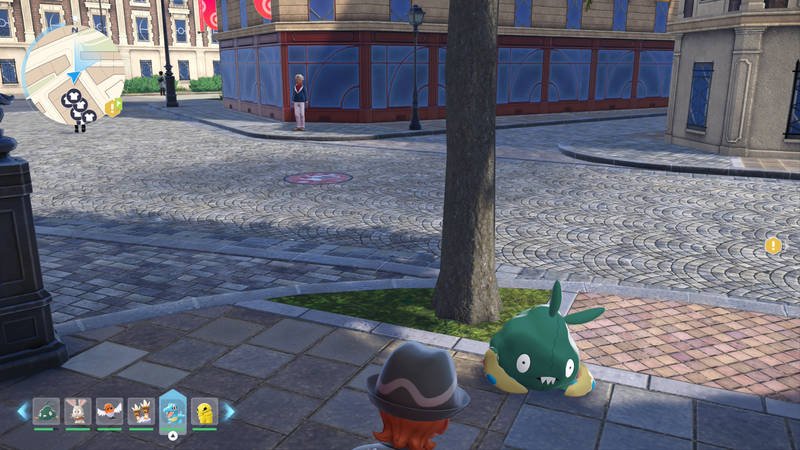800x450 pixels.
Task: Pick Binacle from the party bar
Action: click(x=141, y=411)
